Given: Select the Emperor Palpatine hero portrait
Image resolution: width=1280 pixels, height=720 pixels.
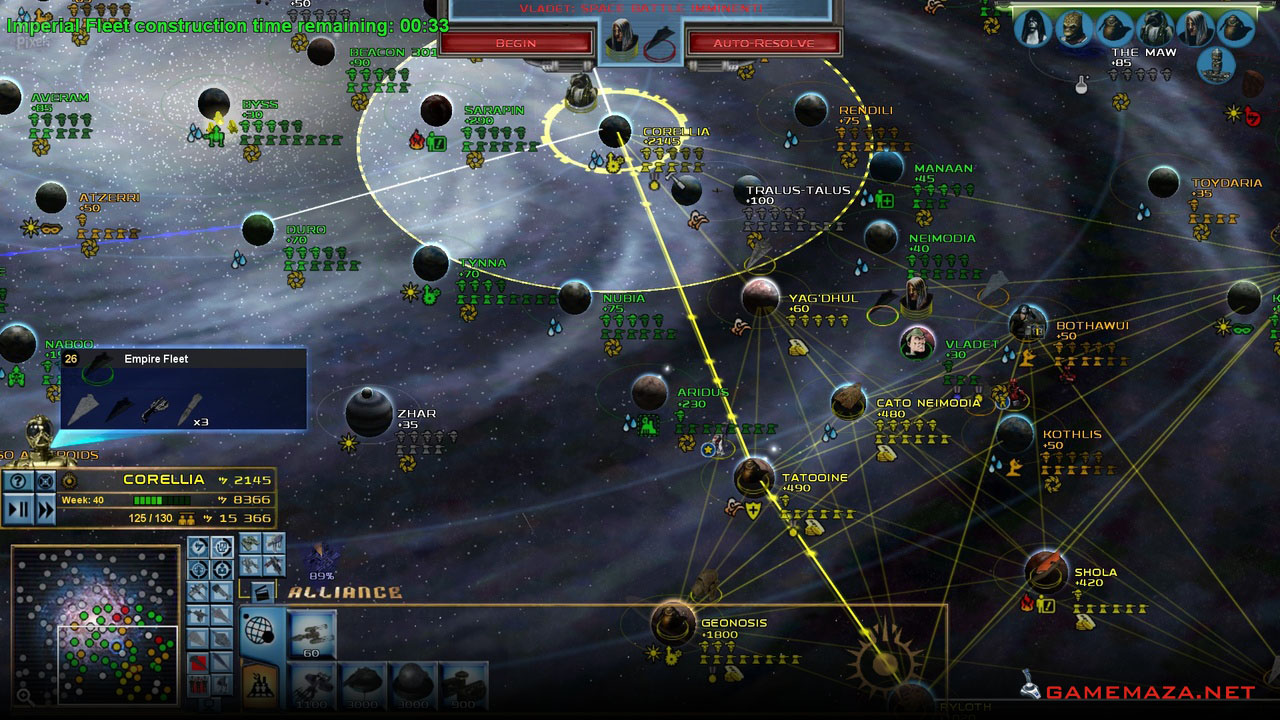Looking at the screenshot, I should coord(1034,28).
